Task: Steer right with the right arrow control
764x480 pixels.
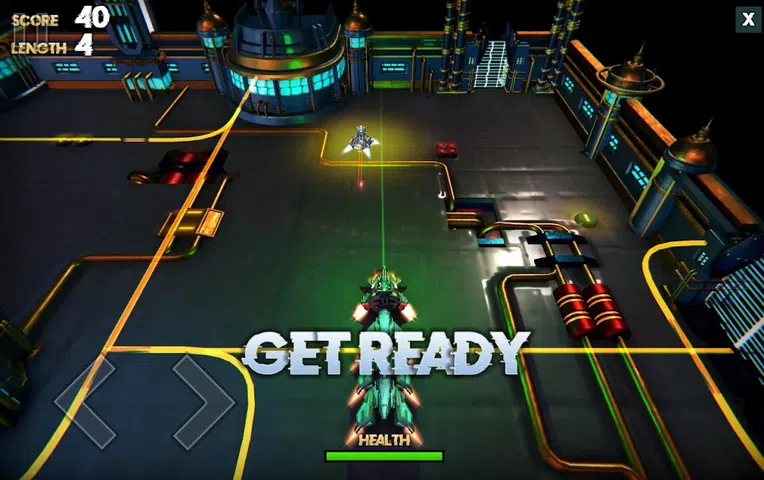Action: coord(203,400)
